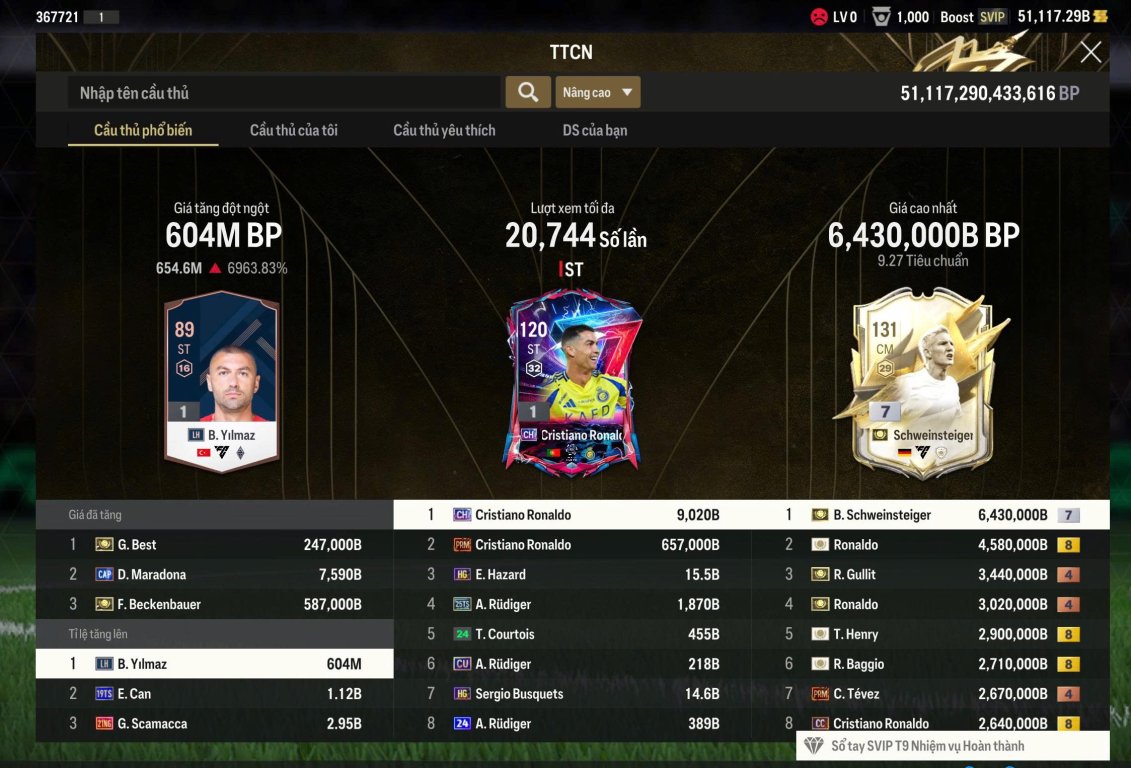Pick the F. Beckenbauer row

(215, 605)
